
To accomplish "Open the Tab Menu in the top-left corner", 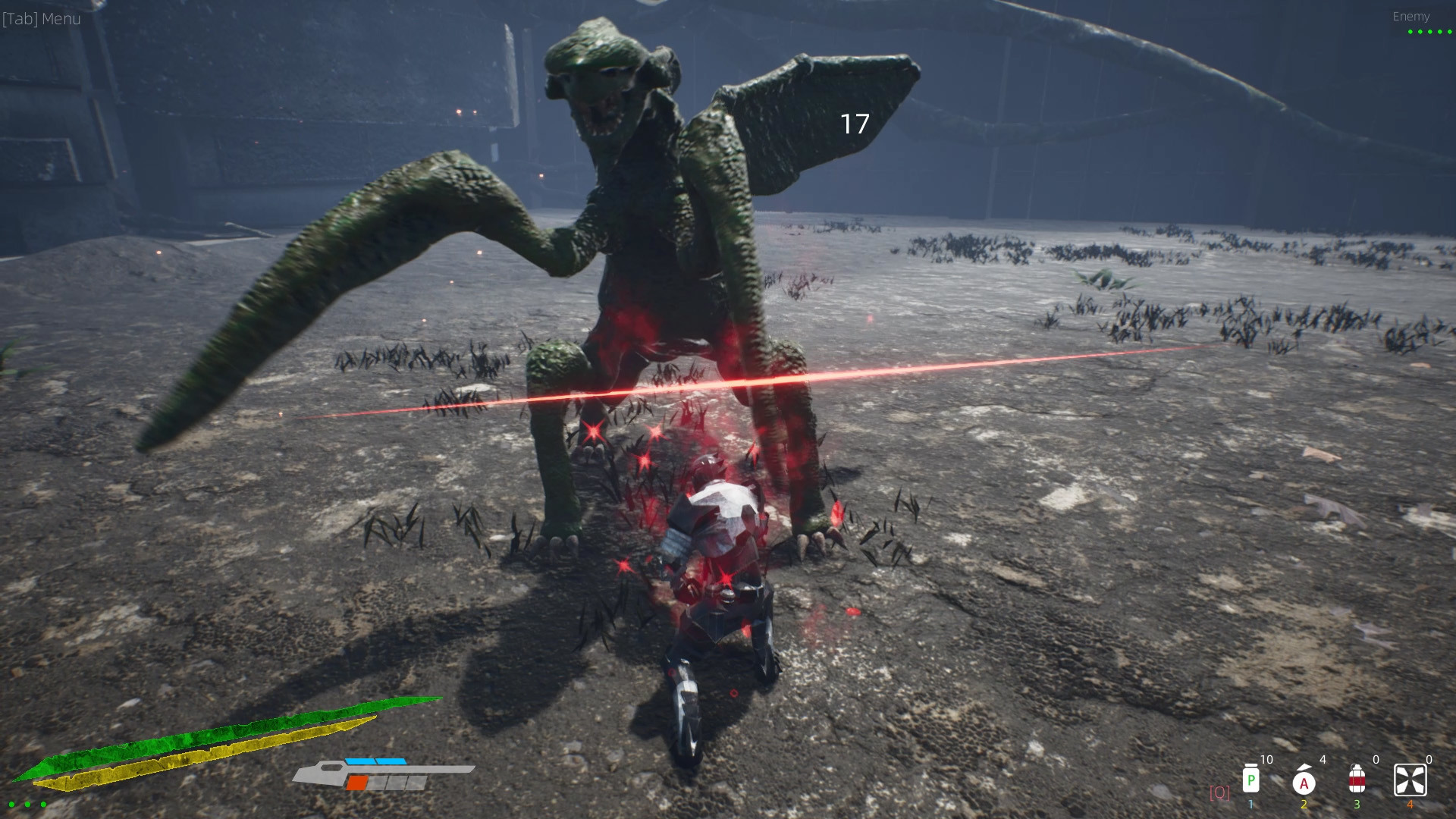I will click(x=42, y=18).
